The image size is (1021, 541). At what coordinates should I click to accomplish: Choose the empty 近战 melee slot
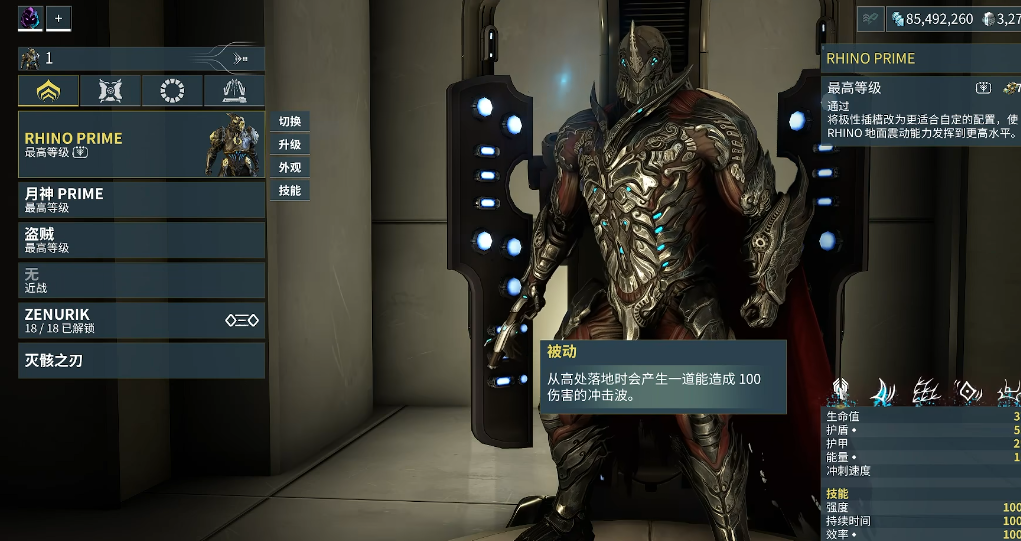click(141, 280)
